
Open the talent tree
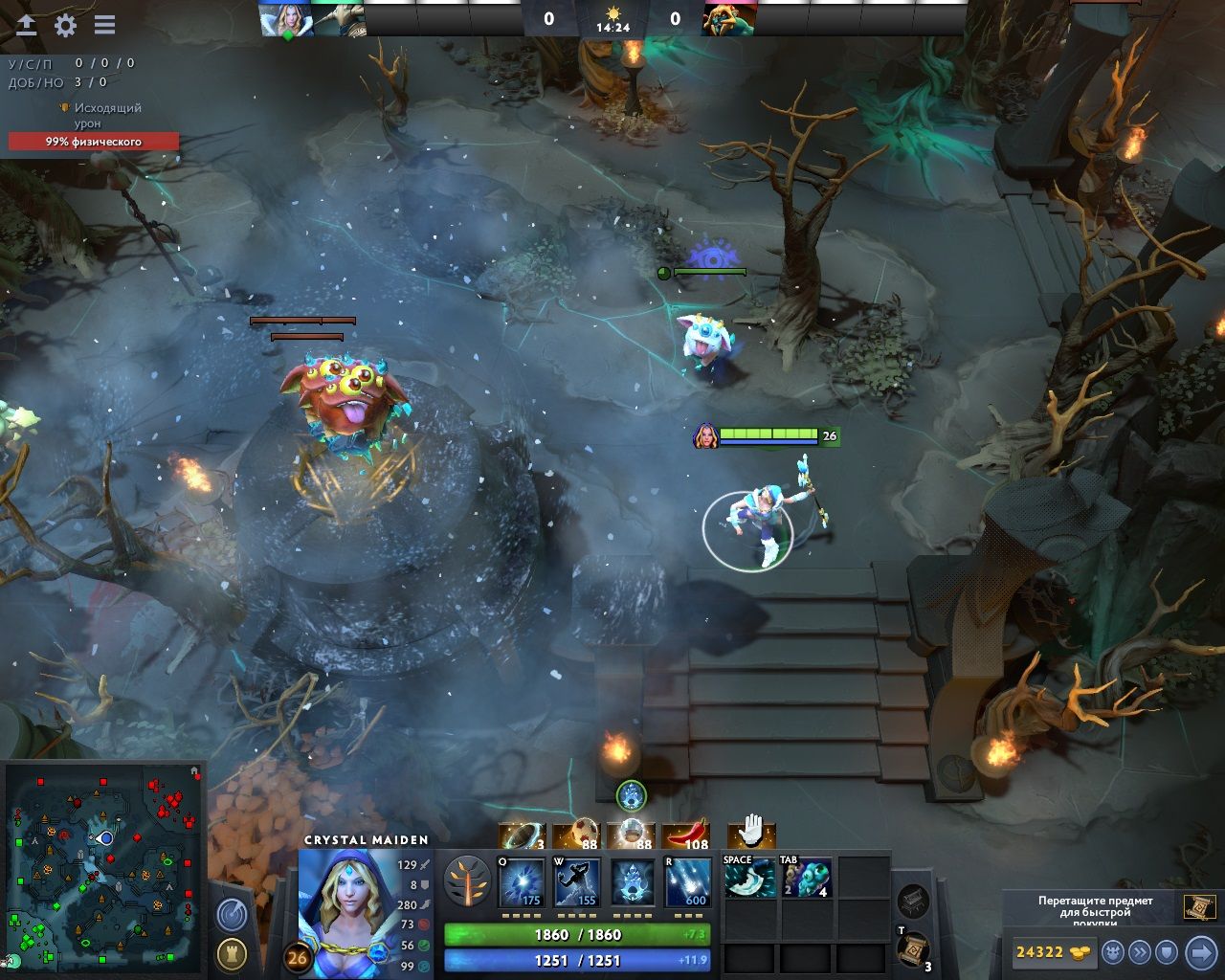click(x=467, y=881)
